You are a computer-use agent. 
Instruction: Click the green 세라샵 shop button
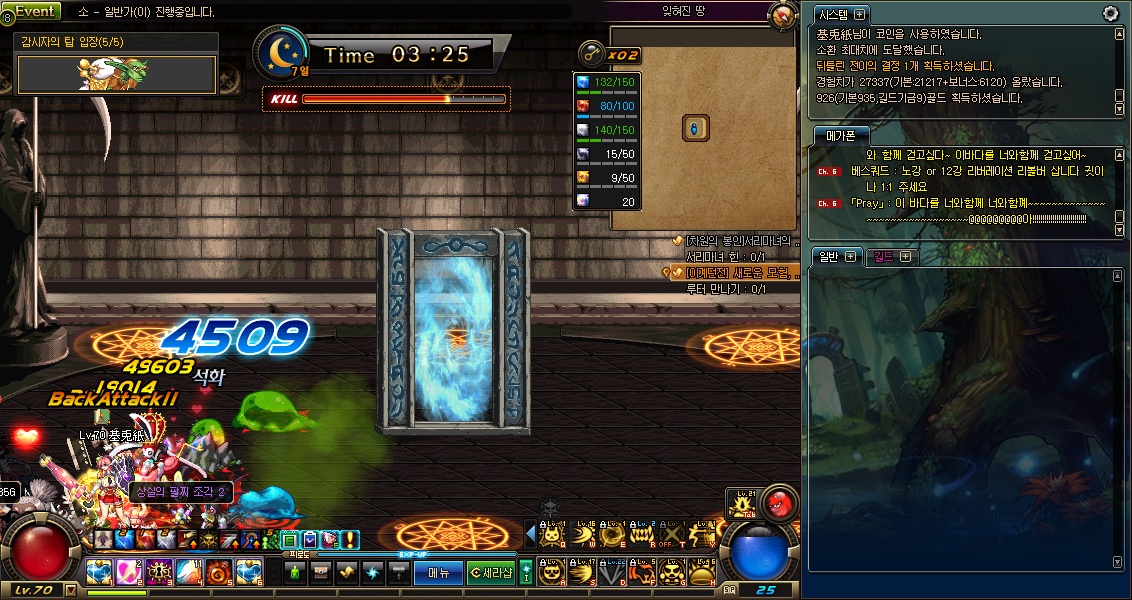tap(491, 573)
